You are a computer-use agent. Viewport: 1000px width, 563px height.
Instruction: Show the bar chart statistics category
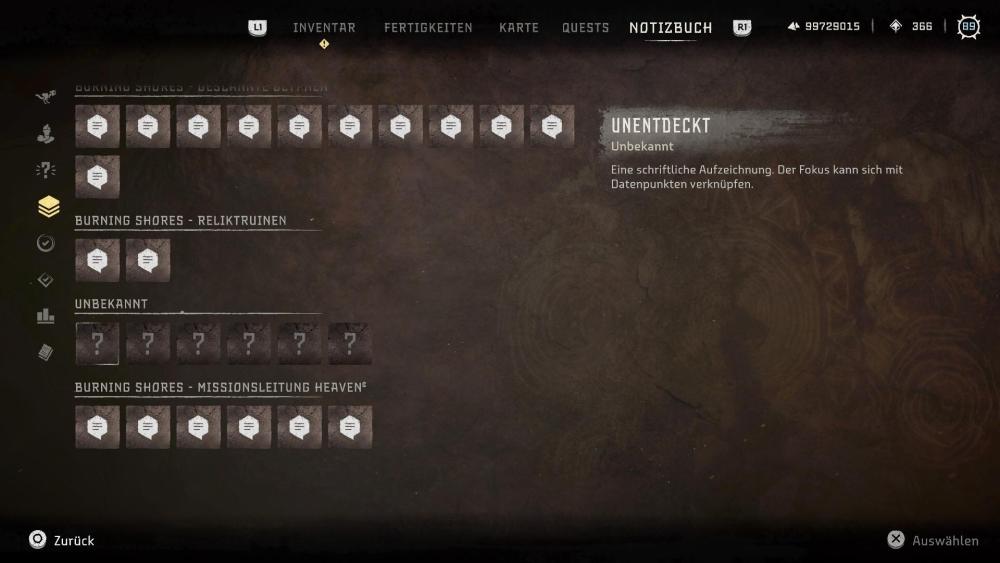click(46, 316)
